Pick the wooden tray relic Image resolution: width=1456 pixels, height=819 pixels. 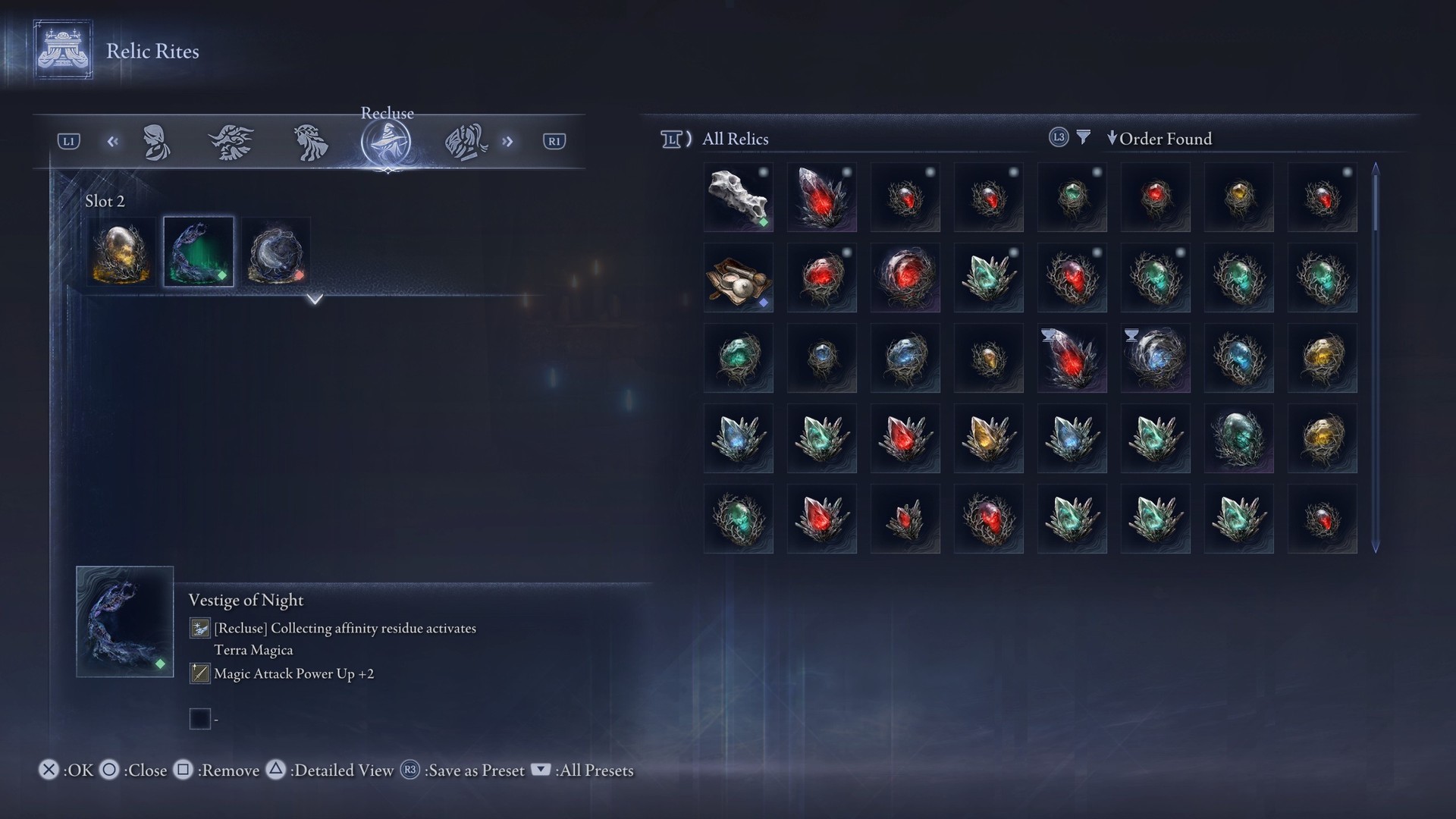pos(739,278)
